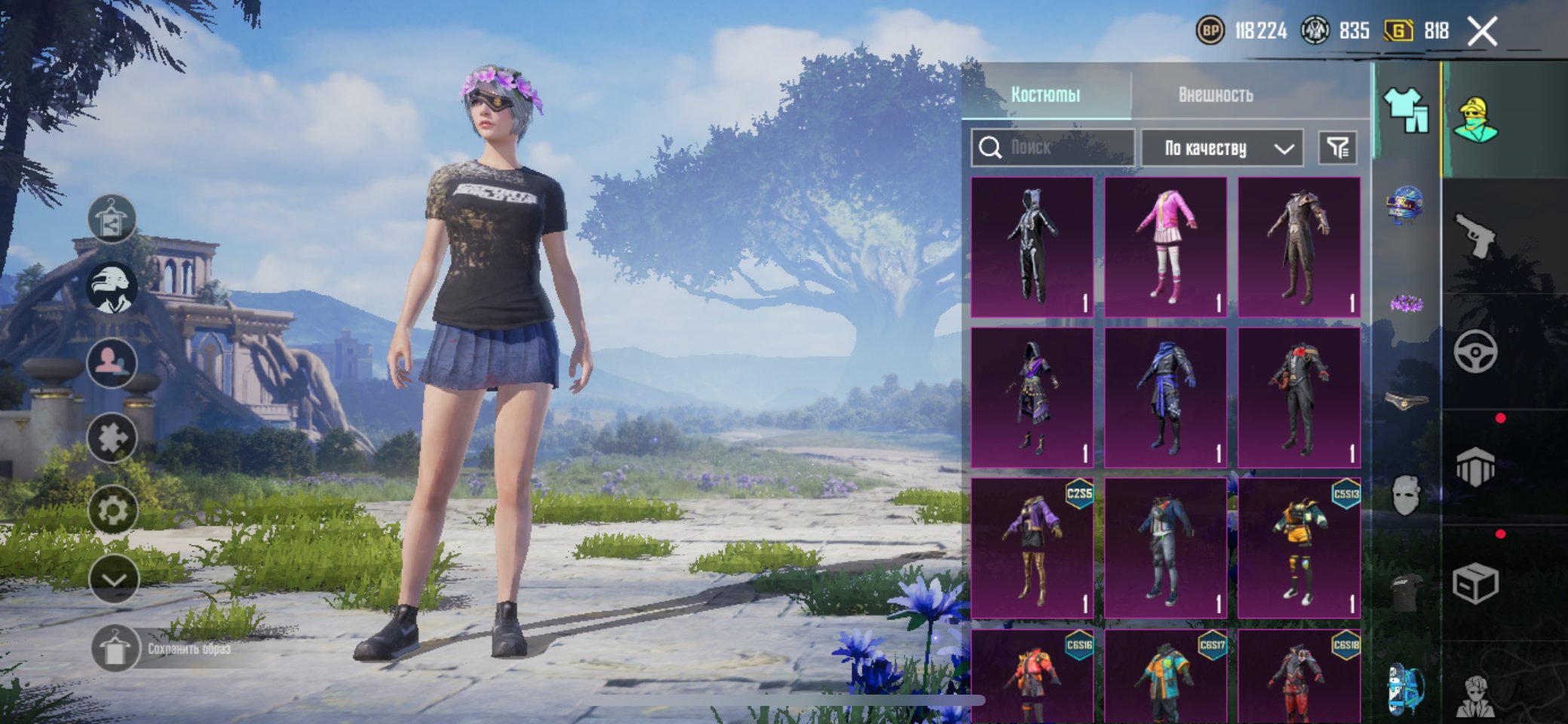Switch to the Костюмы tab
The image size is (1568, 724).
(x=1045, y=94)
